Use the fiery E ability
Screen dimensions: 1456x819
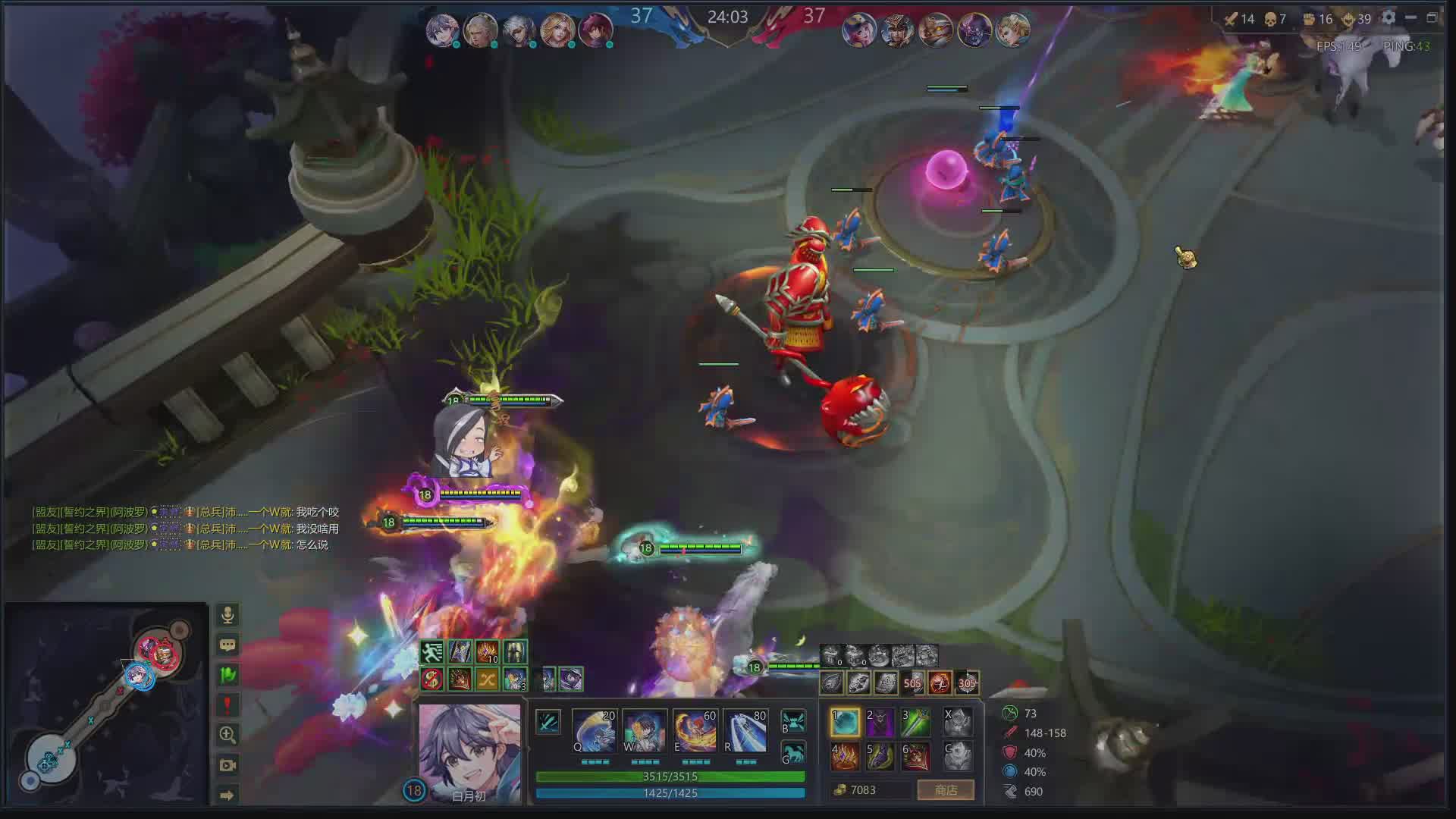coord(695,731)
